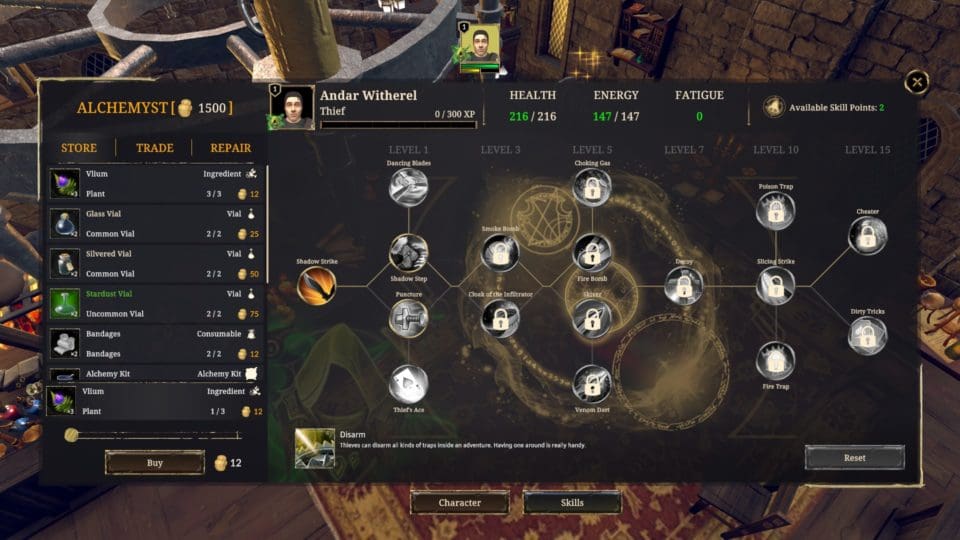960x540 pixels.
Task: Switch to the Trade tab
Action: click(155, 148)
